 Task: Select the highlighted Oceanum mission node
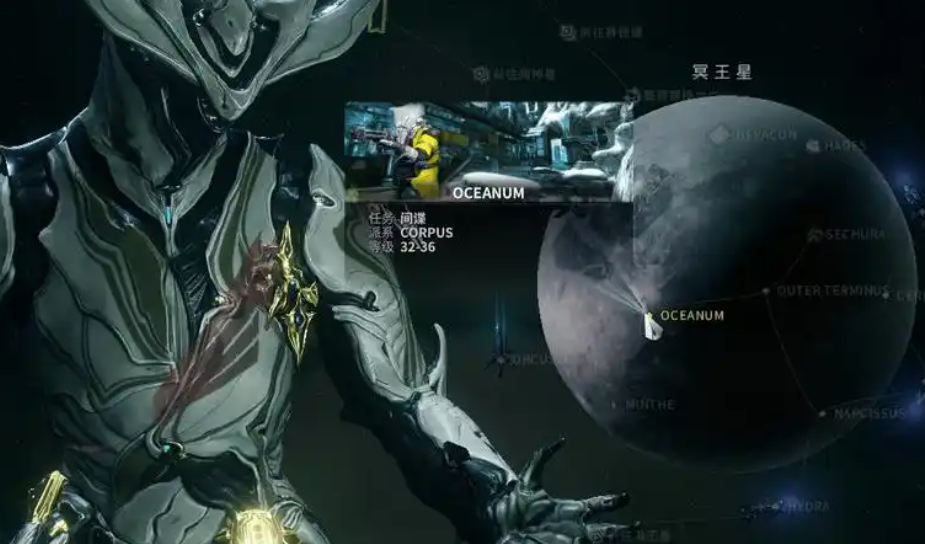[x=652, y=318]
